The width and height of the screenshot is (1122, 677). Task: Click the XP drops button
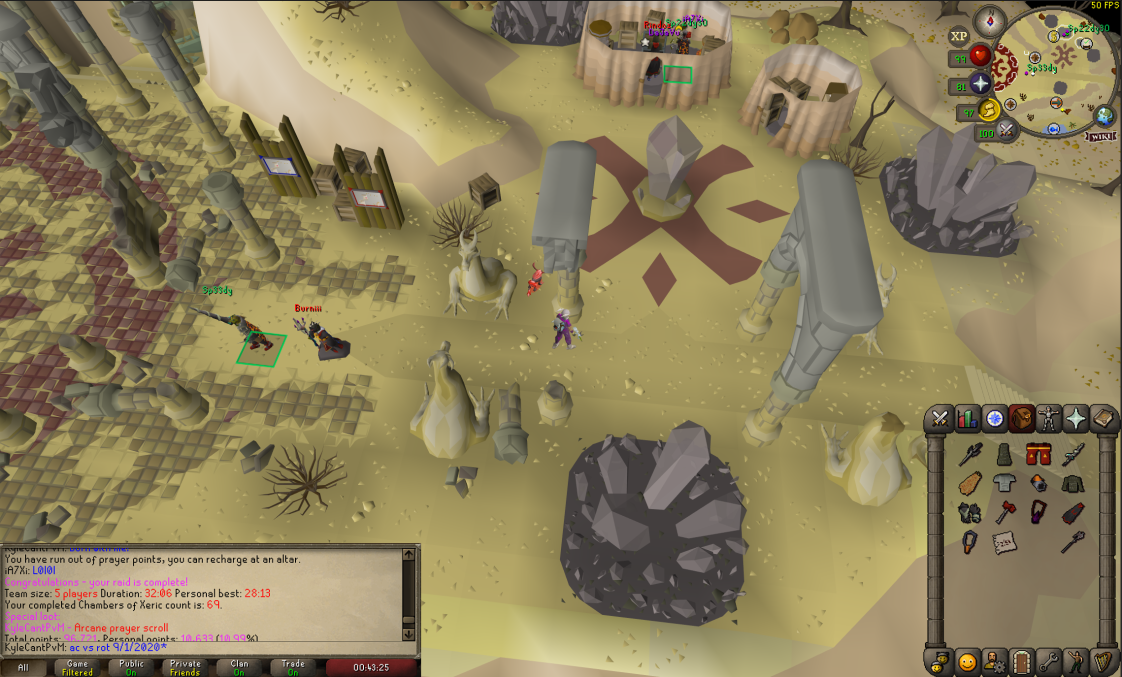point(959,36)
